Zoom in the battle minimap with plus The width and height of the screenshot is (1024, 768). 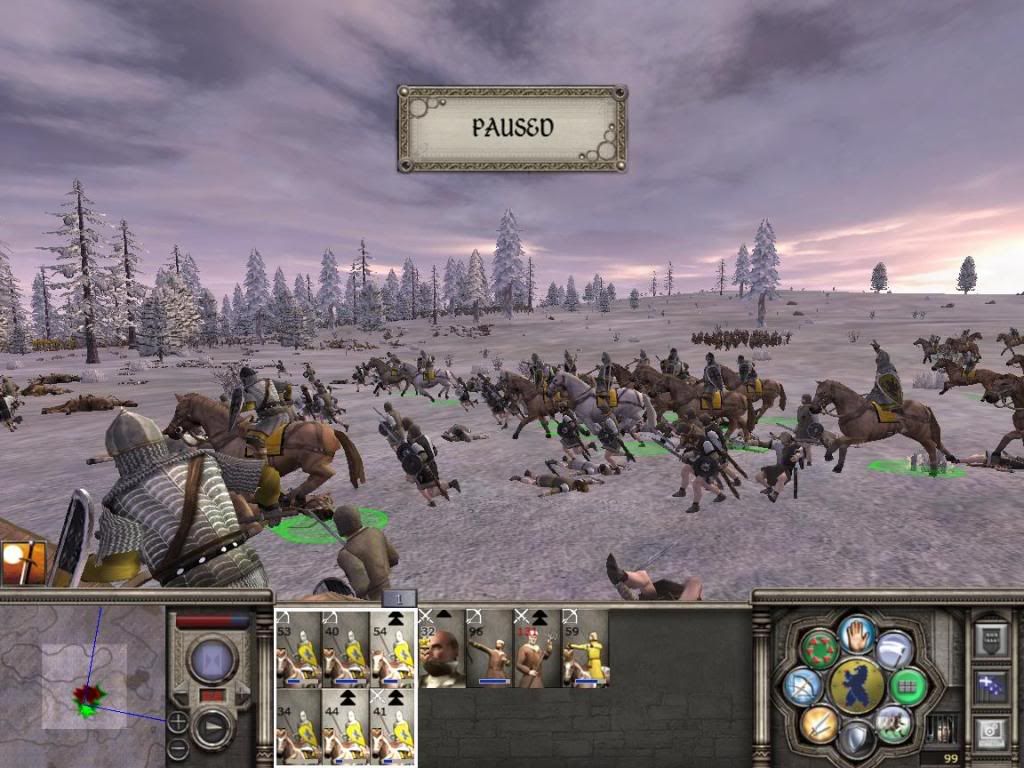click(x=177, y=720)
